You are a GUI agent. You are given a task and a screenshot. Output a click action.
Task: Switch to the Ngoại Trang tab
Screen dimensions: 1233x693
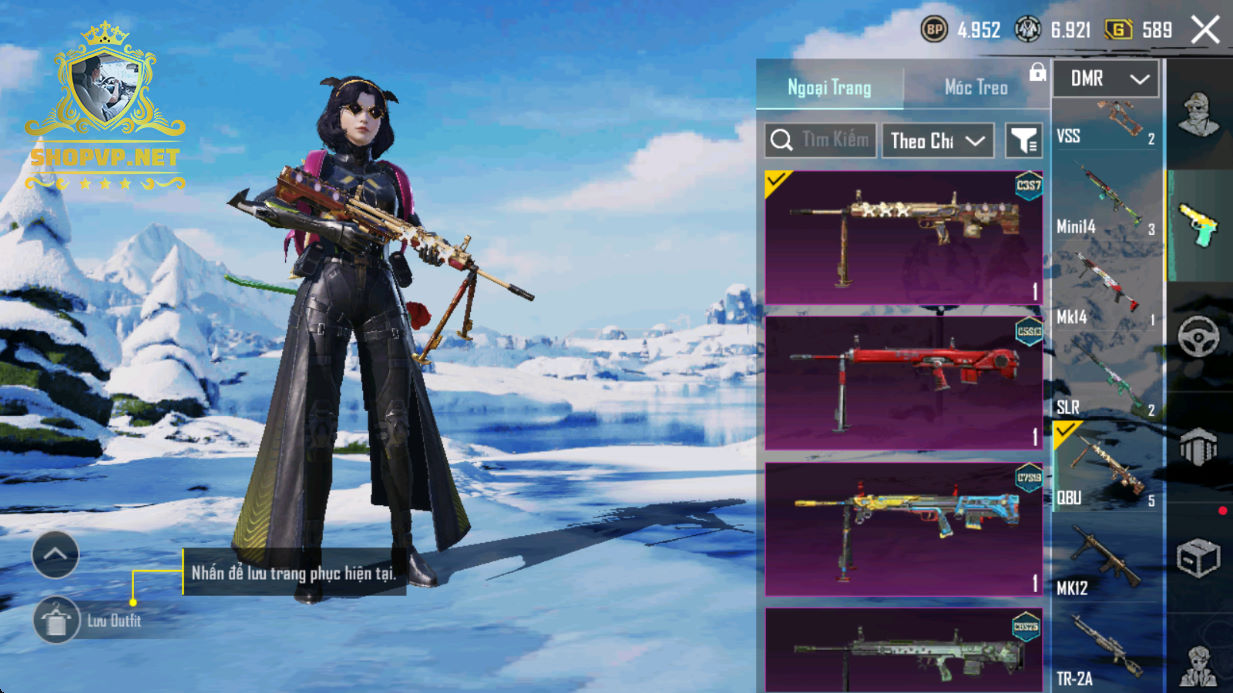829,88
